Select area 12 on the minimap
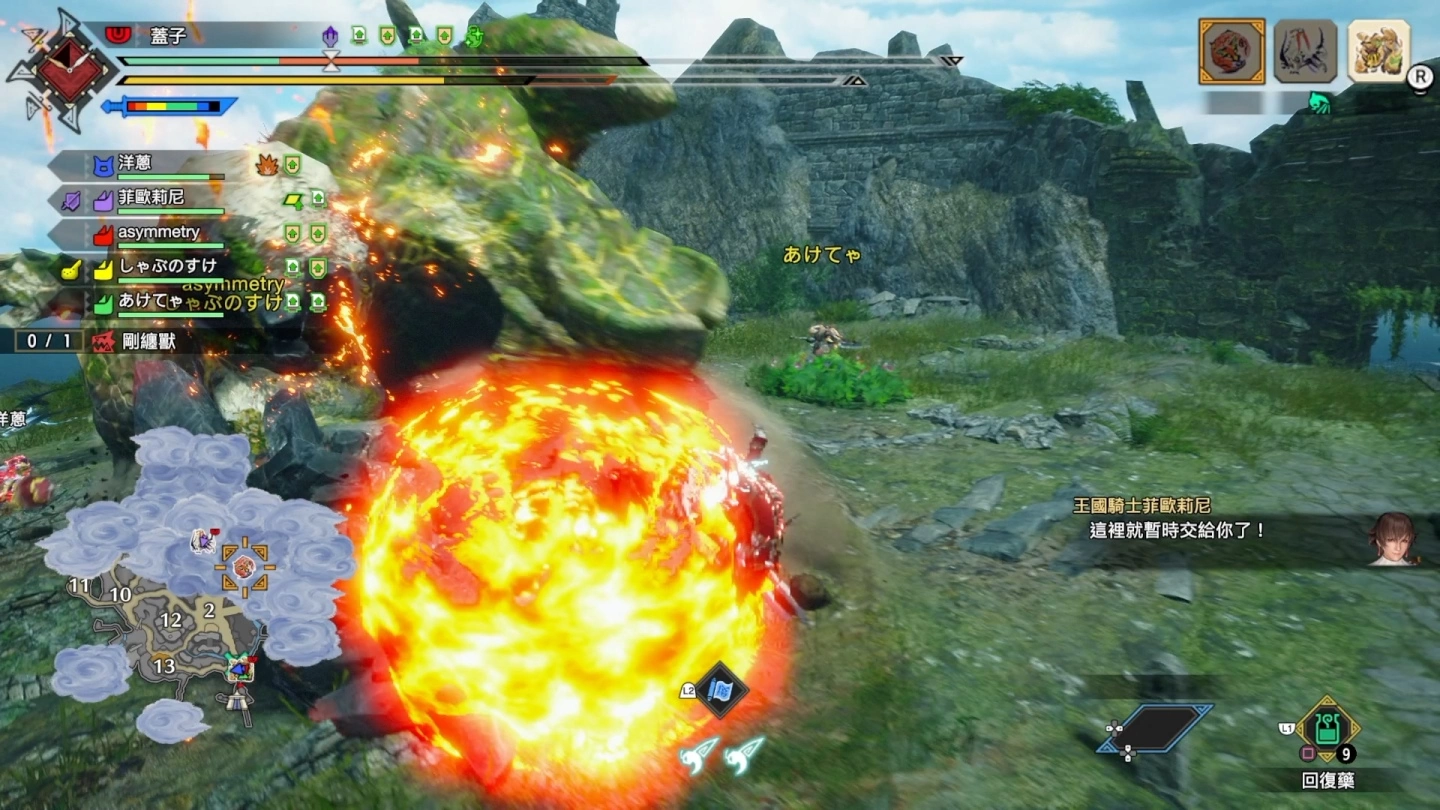 (x=171, y=620)
